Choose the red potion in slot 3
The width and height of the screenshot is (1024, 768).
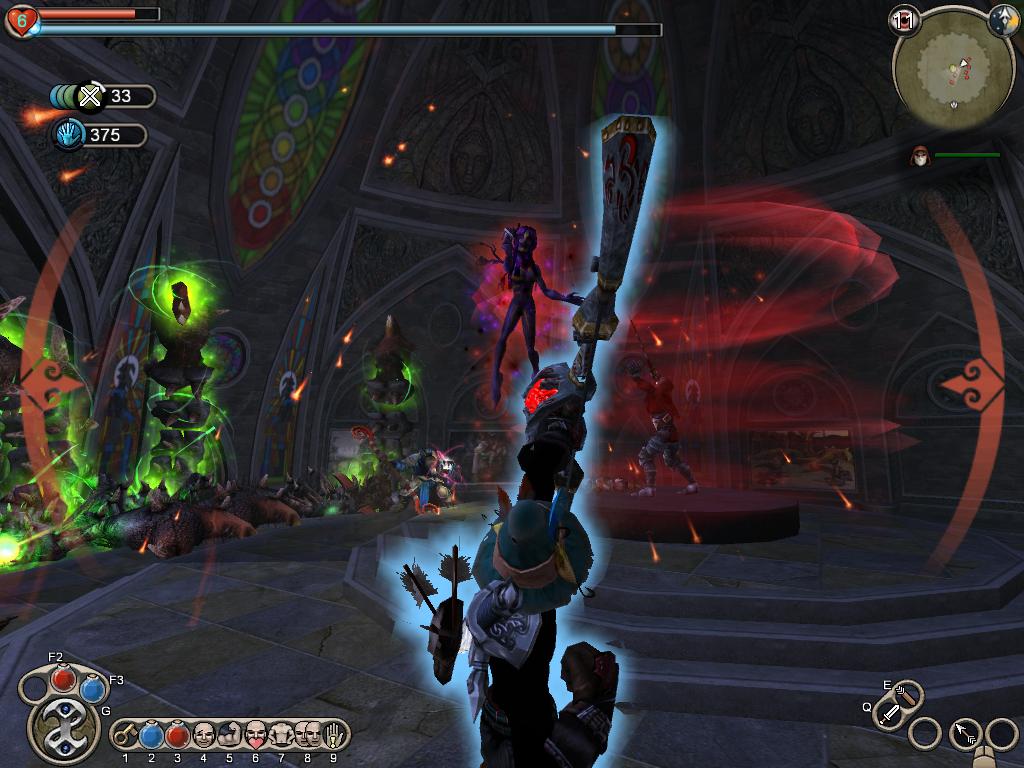click(x=178, y=736)
